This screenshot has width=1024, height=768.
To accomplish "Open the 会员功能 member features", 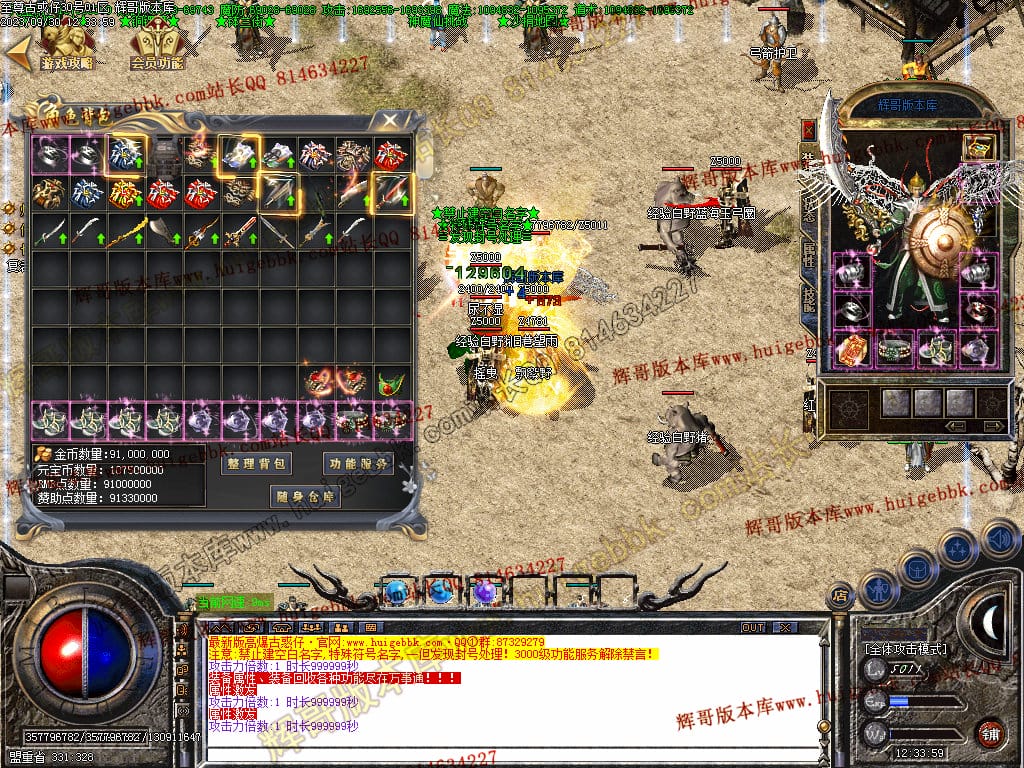I will click(157, 47).
